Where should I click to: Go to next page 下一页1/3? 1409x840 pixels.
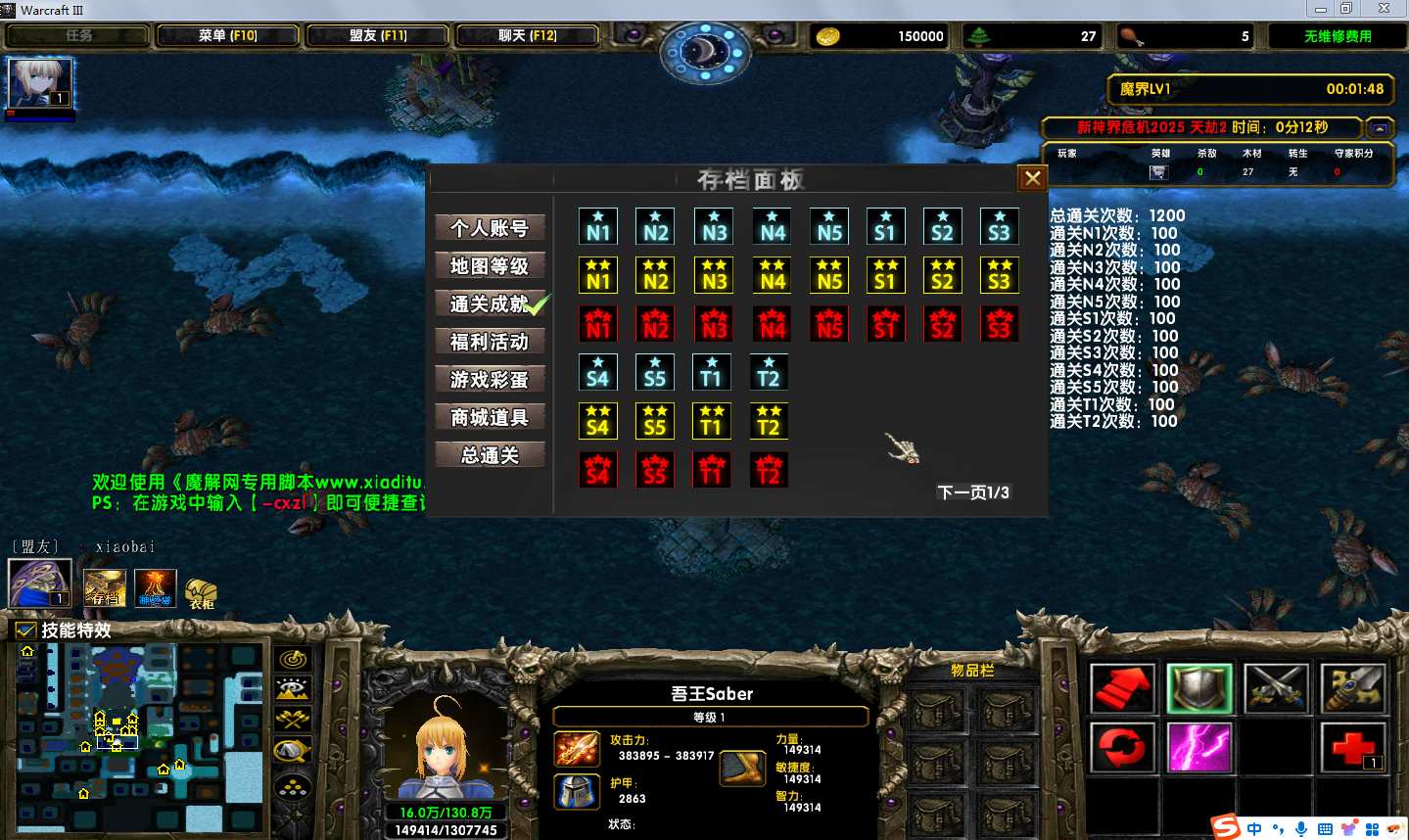click(972, 492)
